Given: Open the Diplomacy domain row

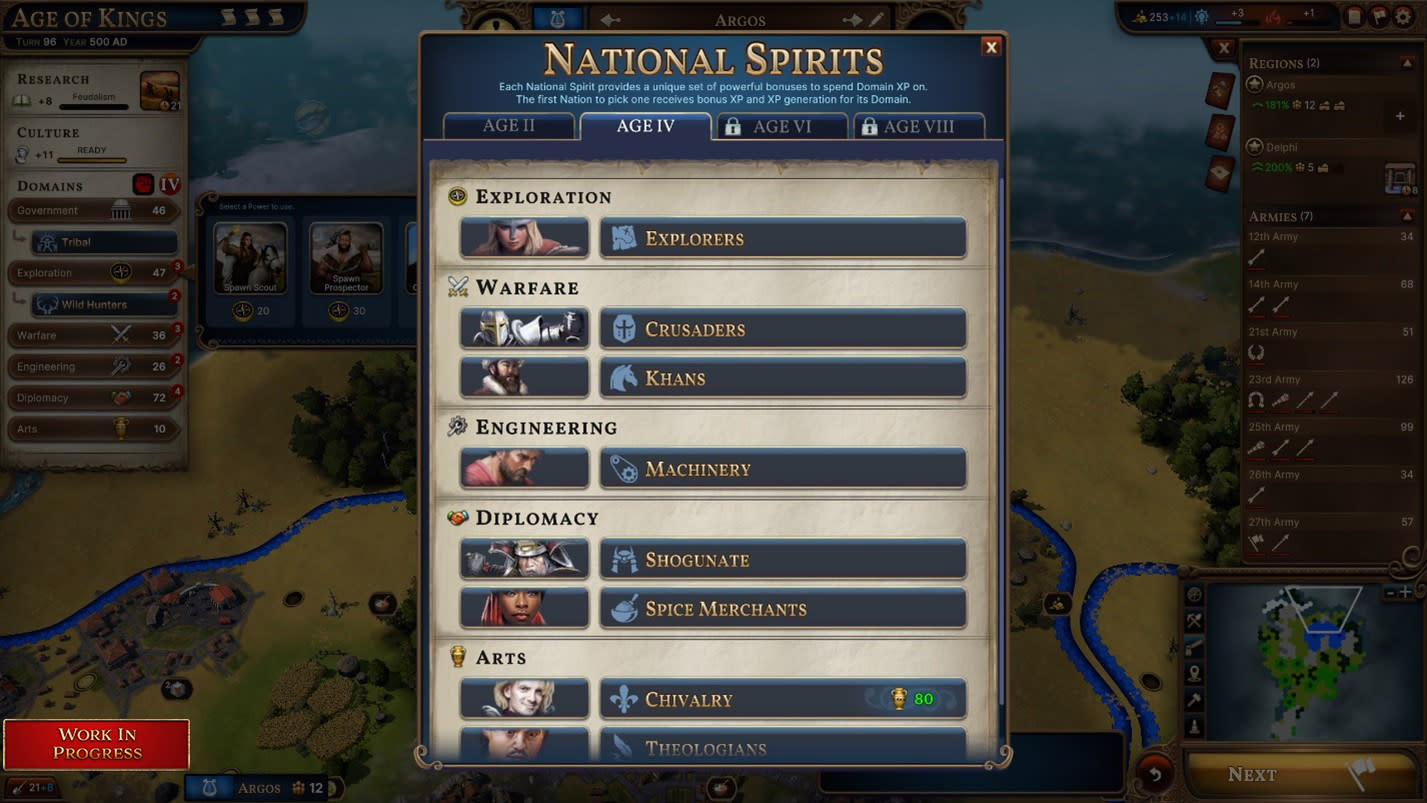Looking at the screenshot, I should 92,398.
